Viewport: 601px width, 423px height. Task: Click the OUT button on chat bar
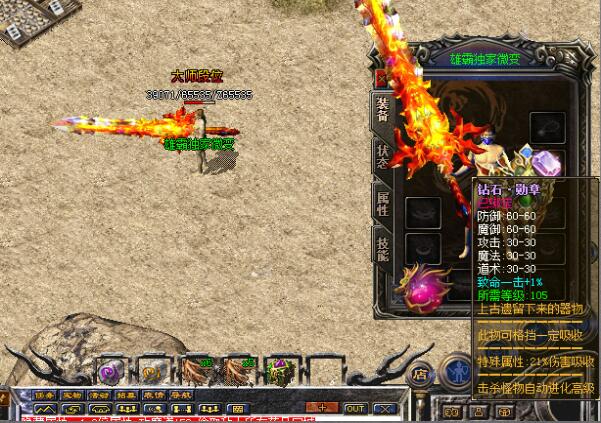click(x=355, y=408)
